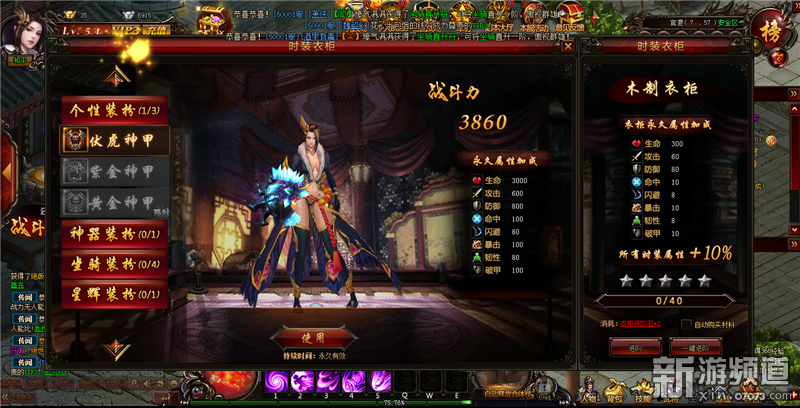Open the 神器装扮 category
Screen dimensions: 800x408
[x=113, y=235]
